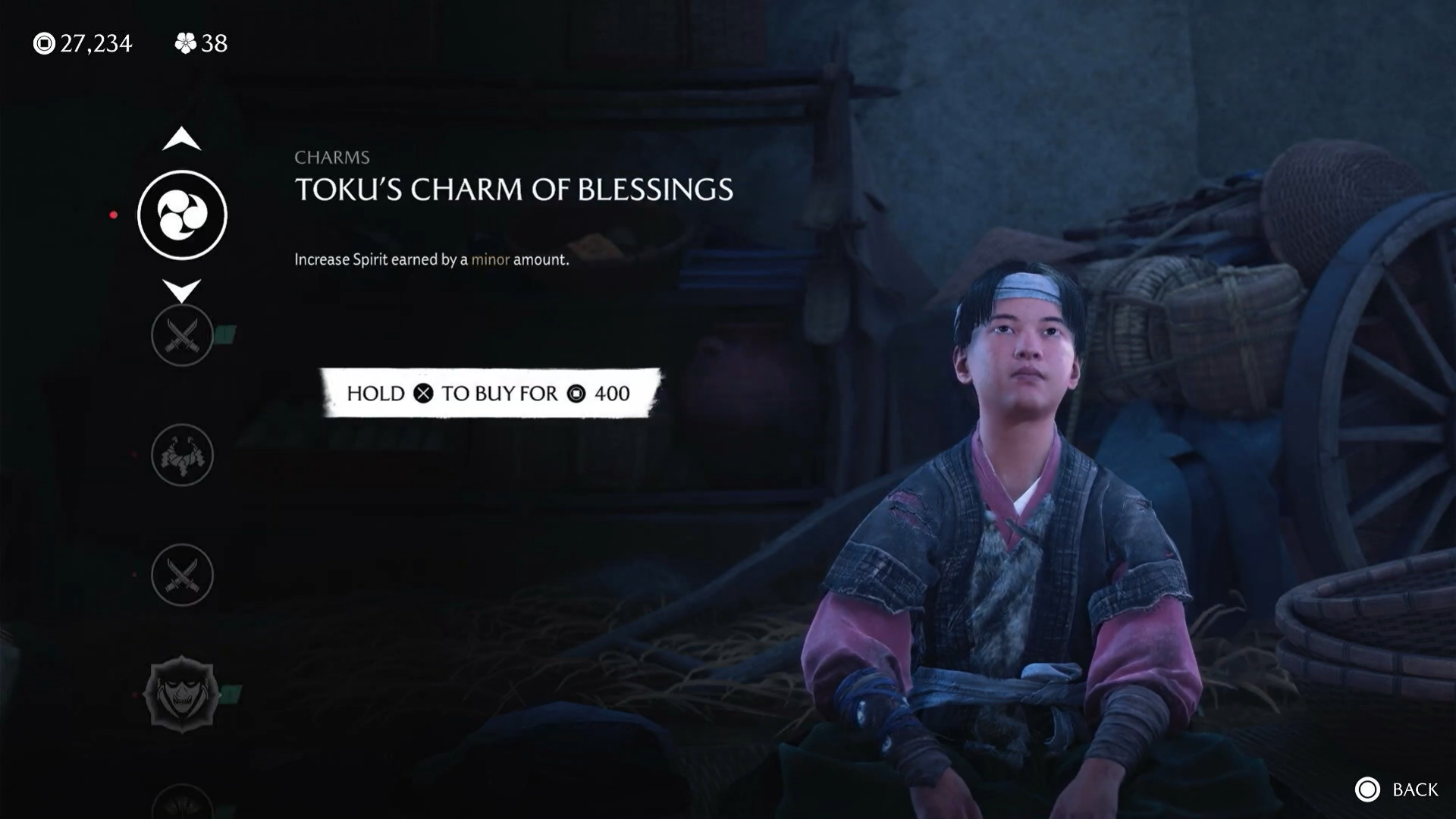Click the up arrow above the charm
Image resolution: width=1456 pixels, height=819 pixels.
(182, 140)
